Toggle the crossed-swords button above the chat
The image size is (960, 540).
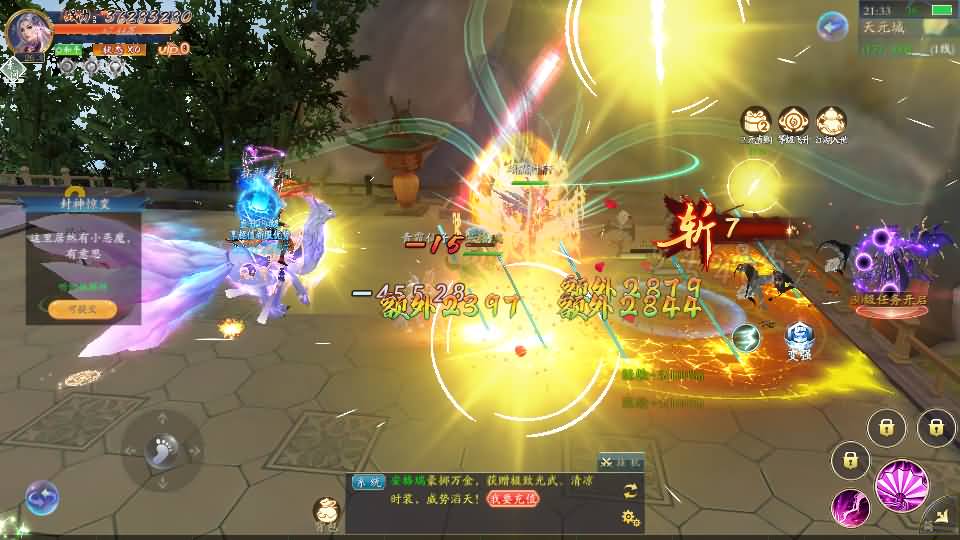tap(621, 462)
